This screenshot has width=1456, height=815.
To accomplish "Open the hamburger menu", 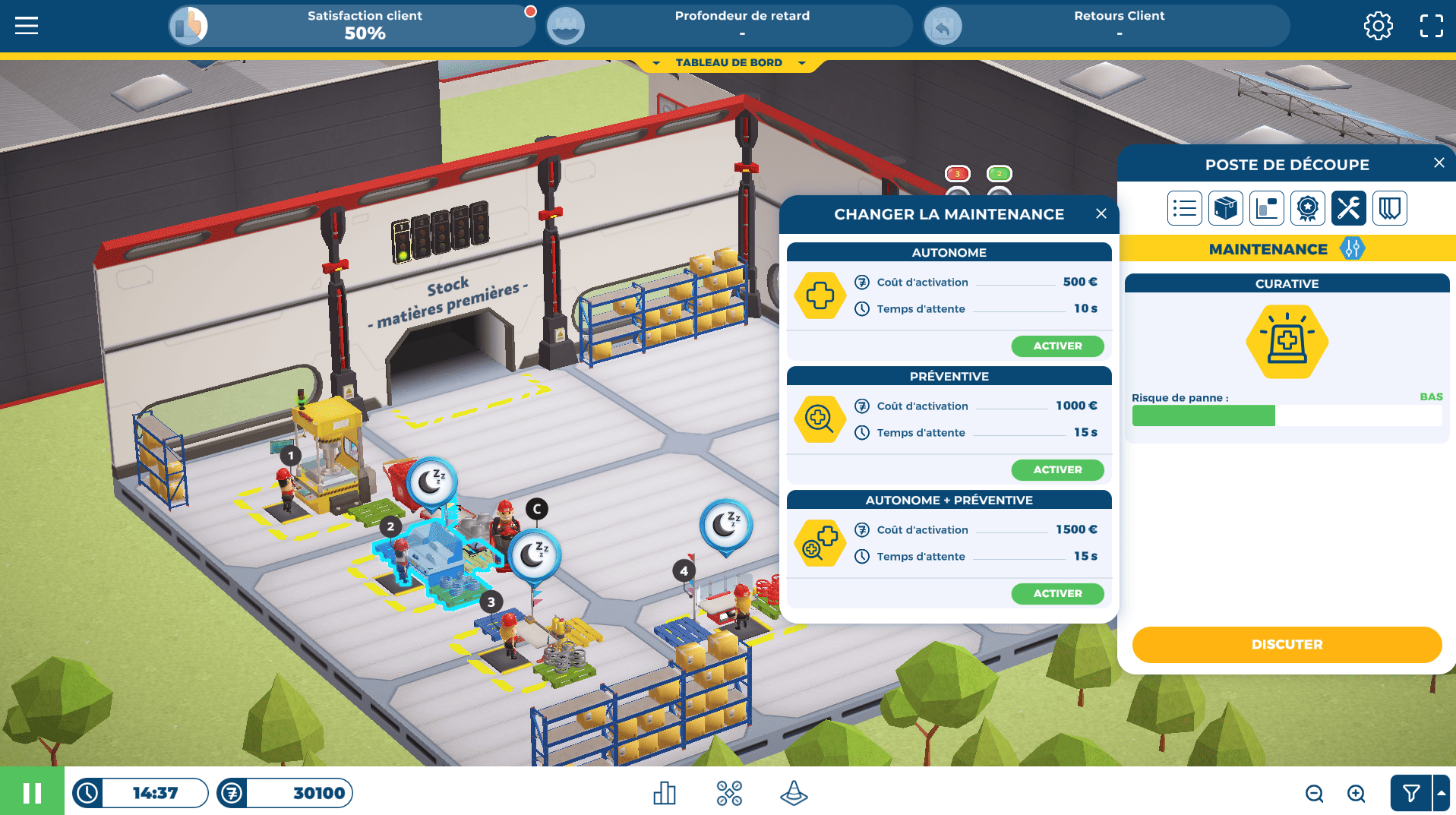I will (27, 26).
